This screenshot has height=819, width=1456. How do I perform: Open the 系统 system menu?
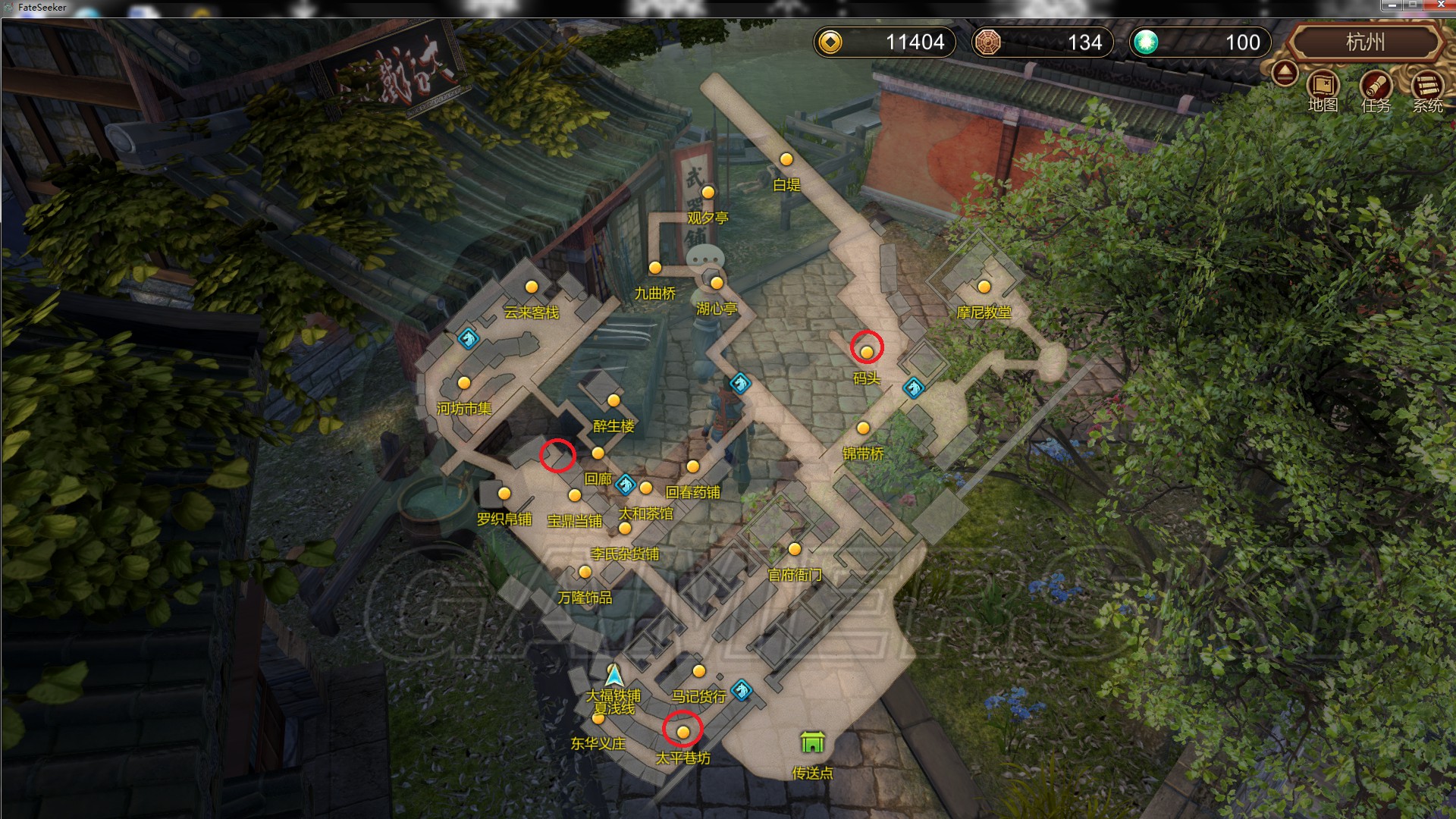pos(1427,86)
